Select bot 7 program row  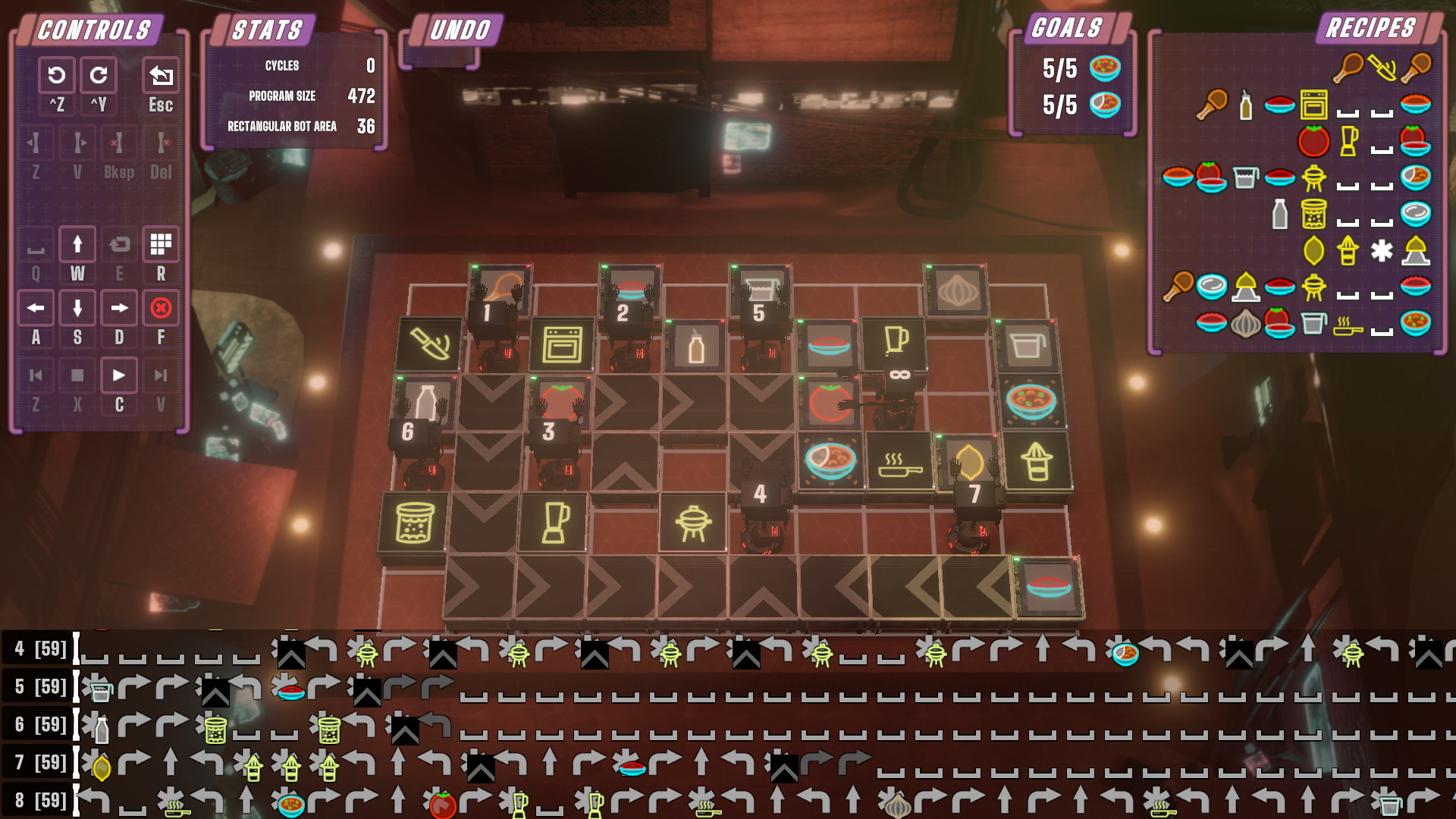point(41,763)
